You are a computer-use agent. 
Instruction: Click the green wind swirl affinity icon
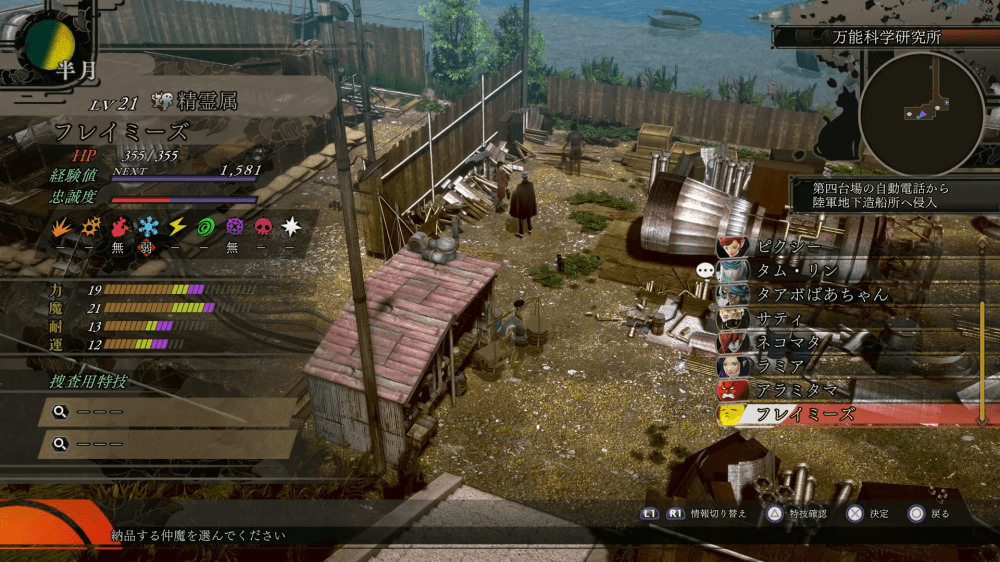(x=205, y=227)
